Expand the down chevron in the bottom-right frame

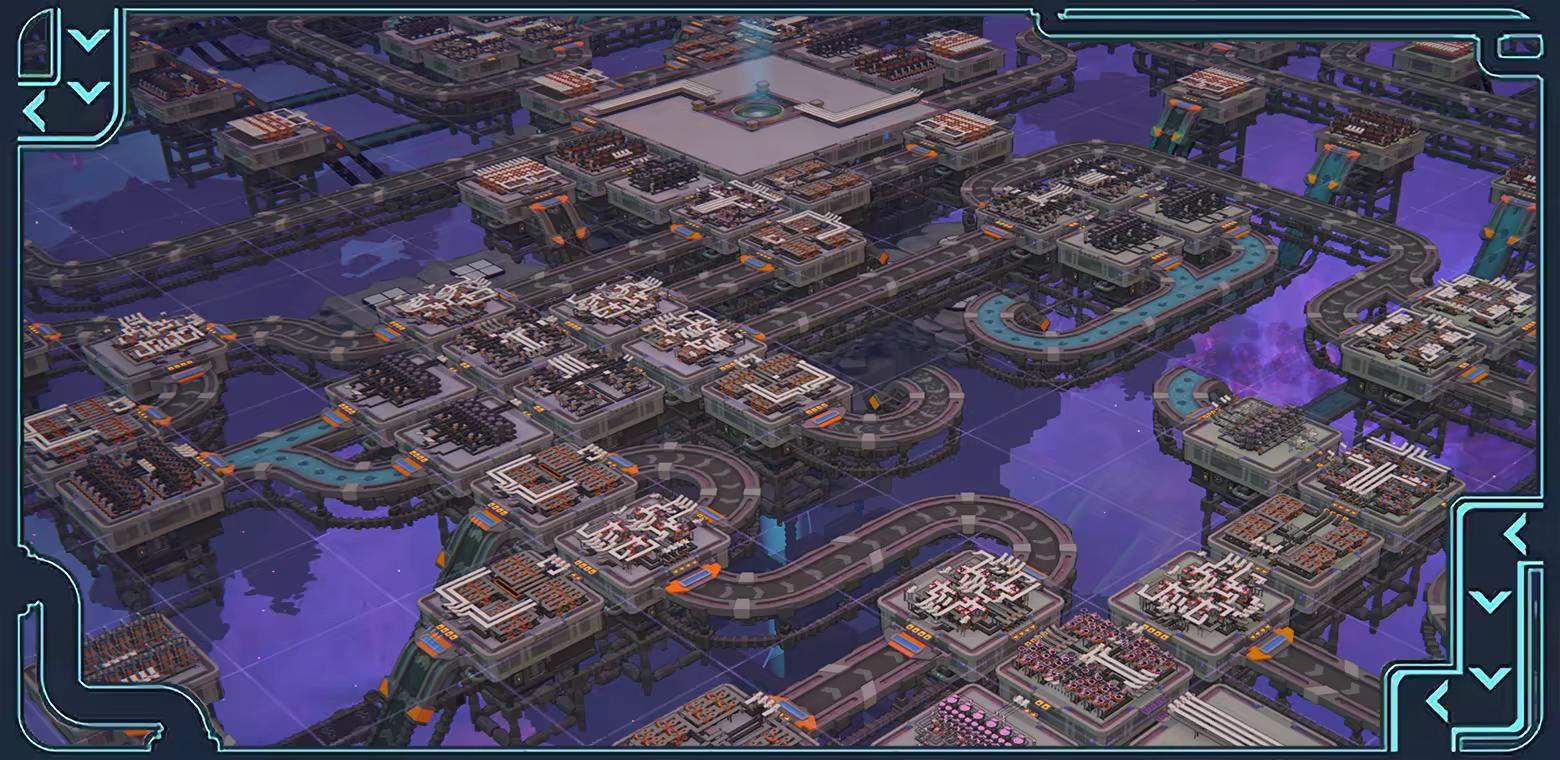(1488, 600)
